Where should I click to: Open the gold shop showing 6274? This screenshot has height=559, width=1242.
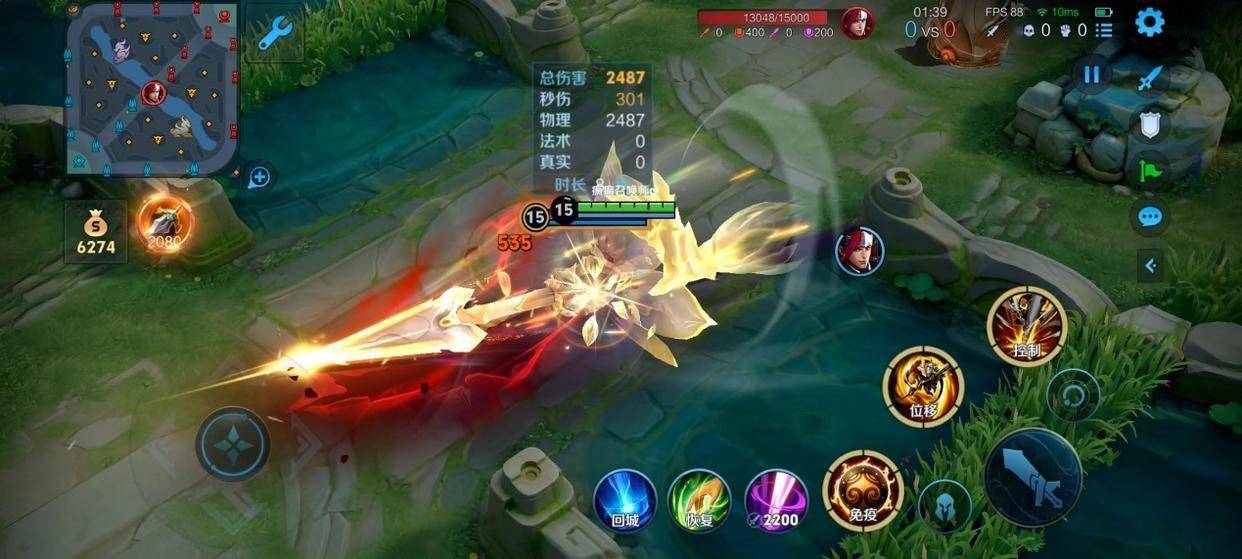point(96,232)
